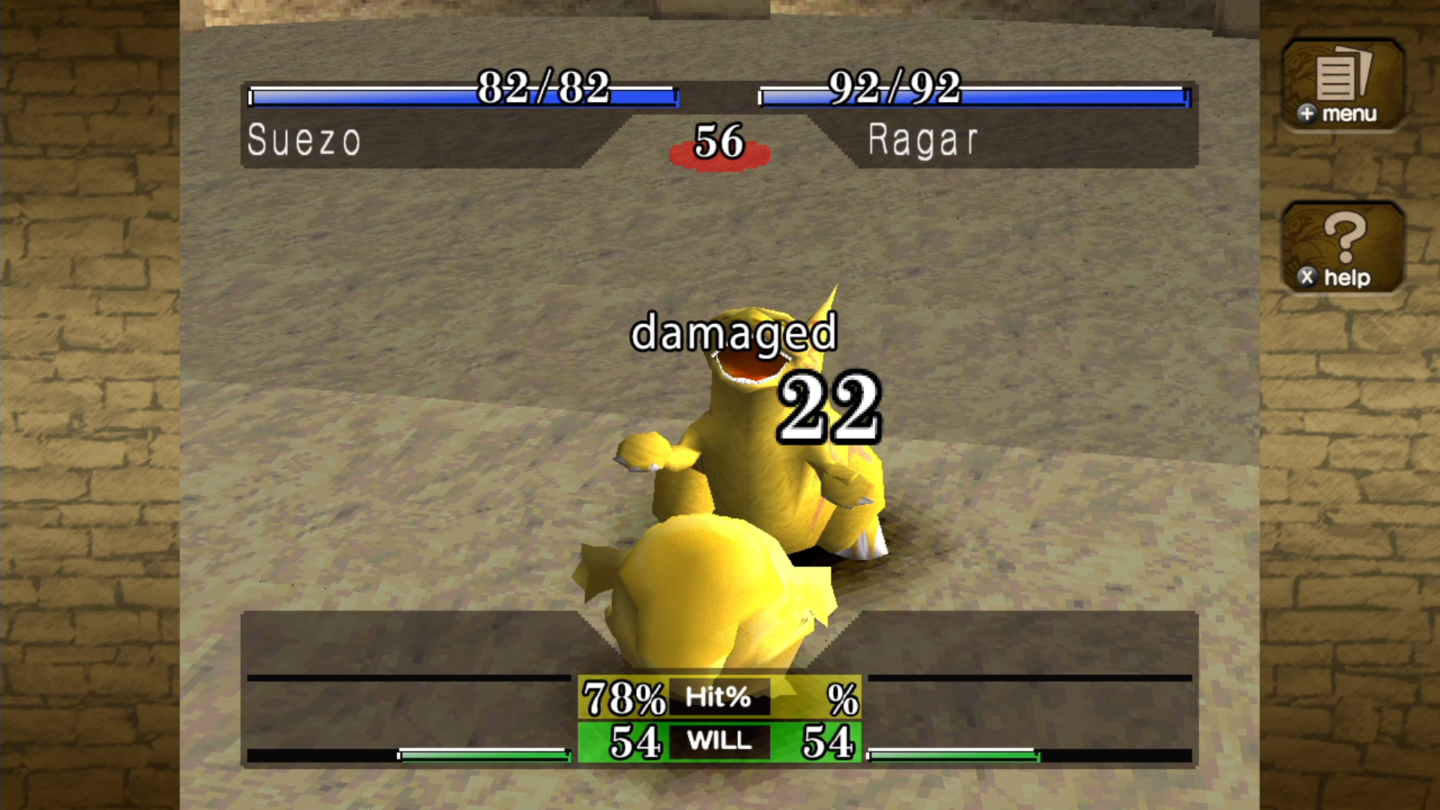This screenshot has width=1440, height=810.
Task: Collapse the Hit% and WILL overlay
Action: click(x=722, y=719)
